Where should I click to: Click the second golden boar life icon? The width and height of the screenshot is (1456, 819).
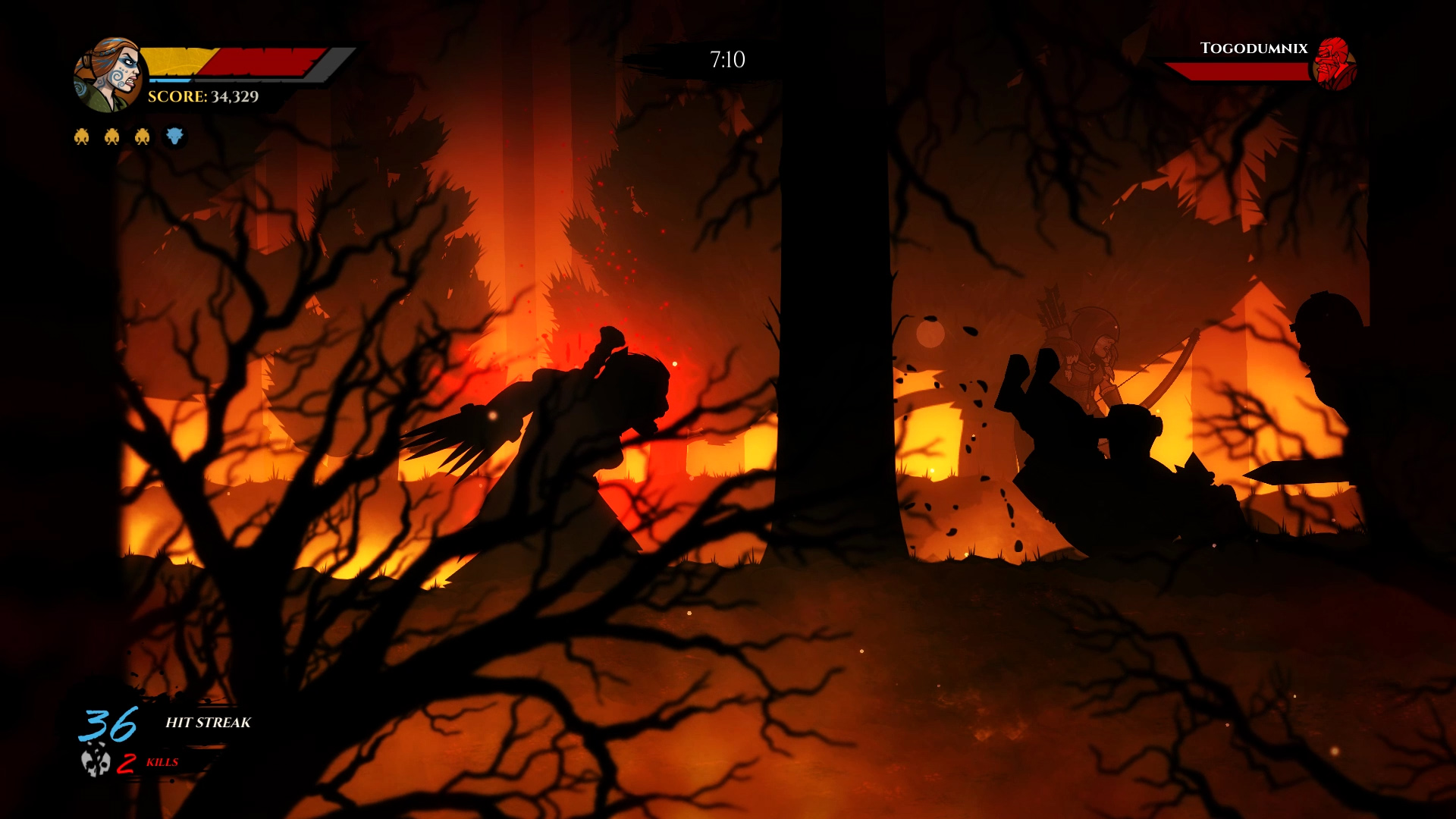click(x=112, y=136)
